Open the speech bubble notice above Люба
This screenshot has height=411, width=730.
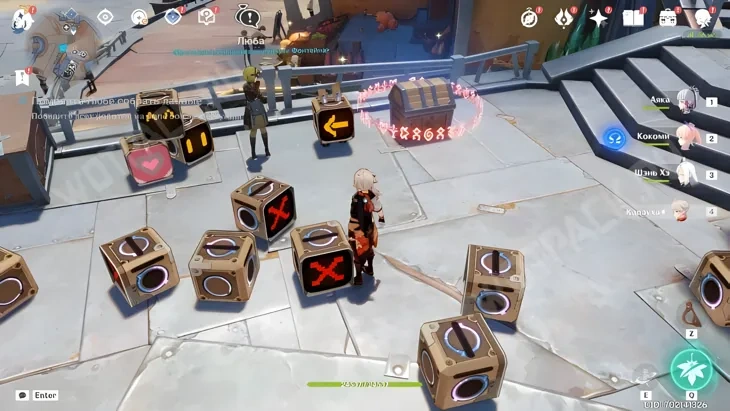[247, 17]
